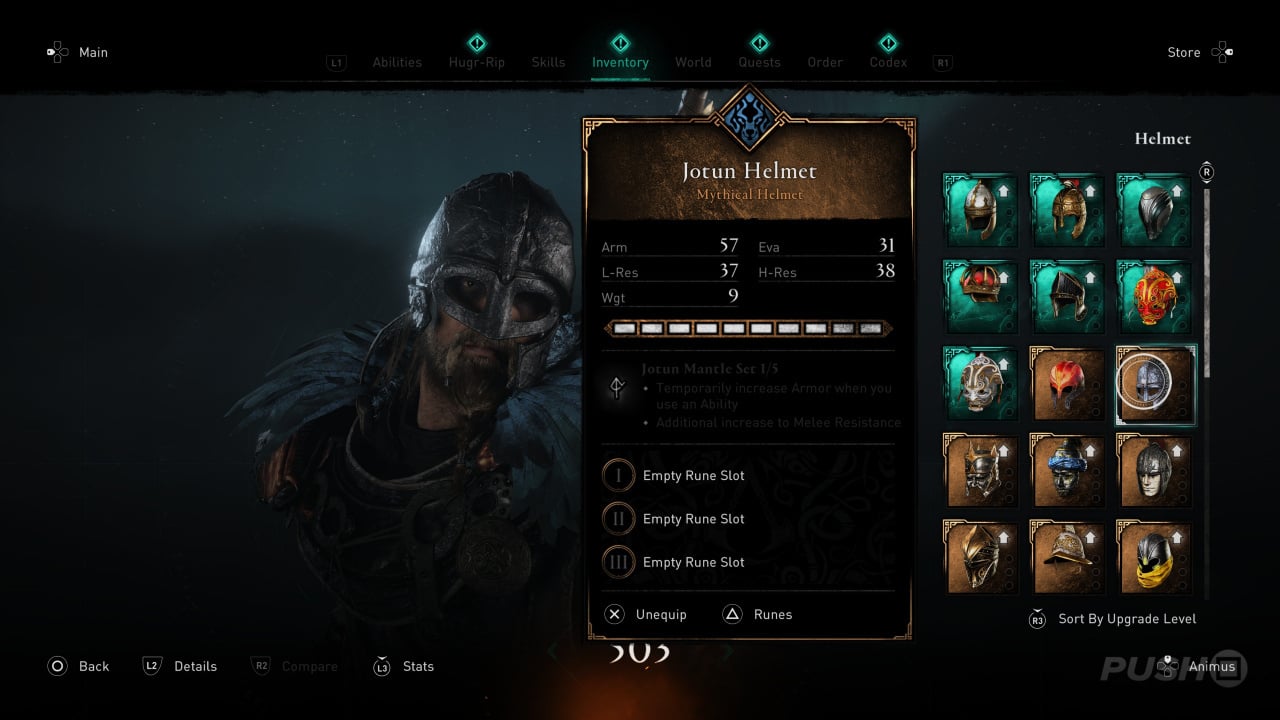Show the Quests tab
Screen dimensions: 1280x720
(759, 62)
